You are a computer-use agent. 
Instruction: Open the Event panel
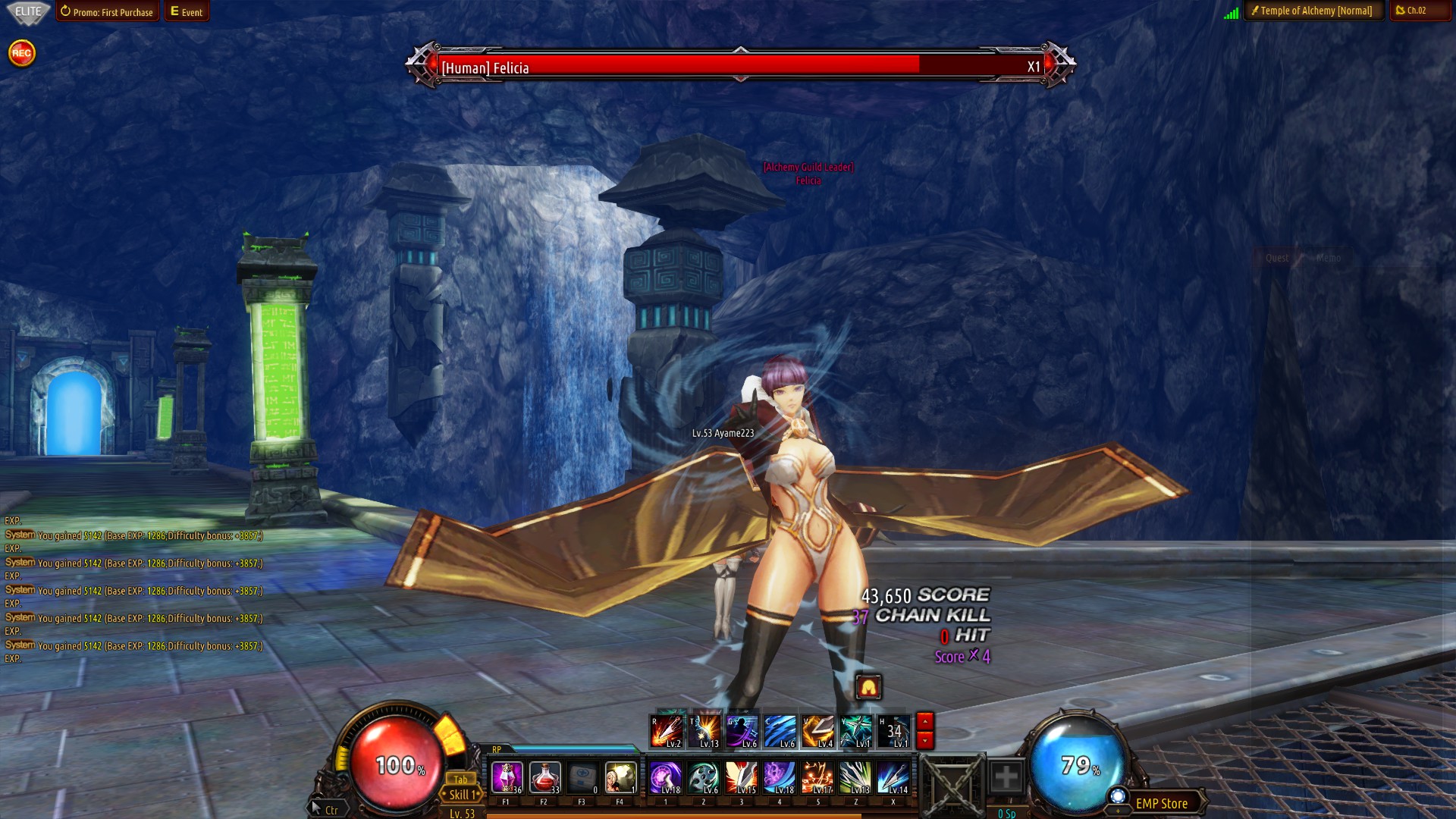point(187,11)
